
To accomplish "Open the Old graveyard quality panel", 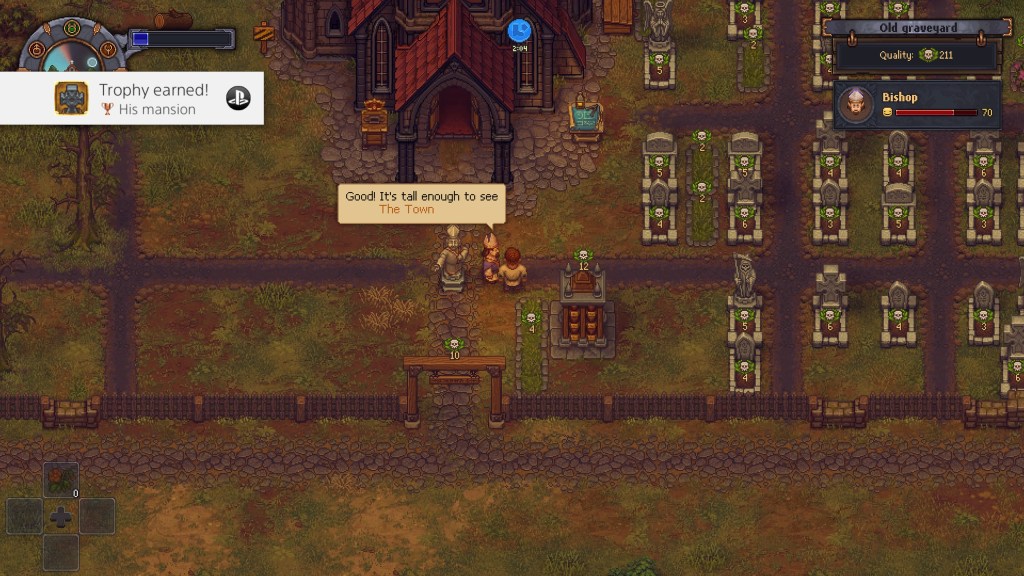I will tap(920, 46).
